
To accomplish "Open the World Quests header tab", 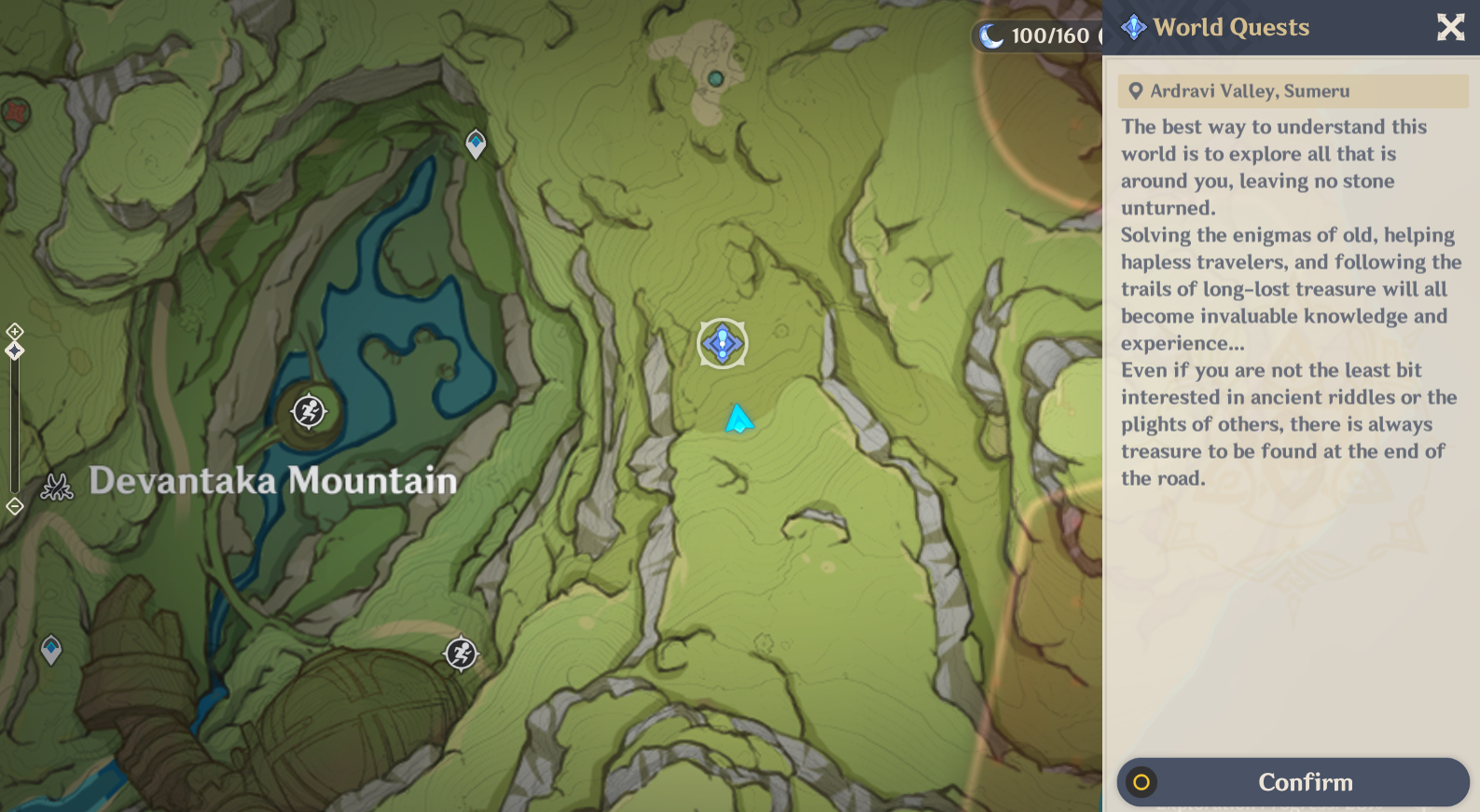I will coord(1229,27).
